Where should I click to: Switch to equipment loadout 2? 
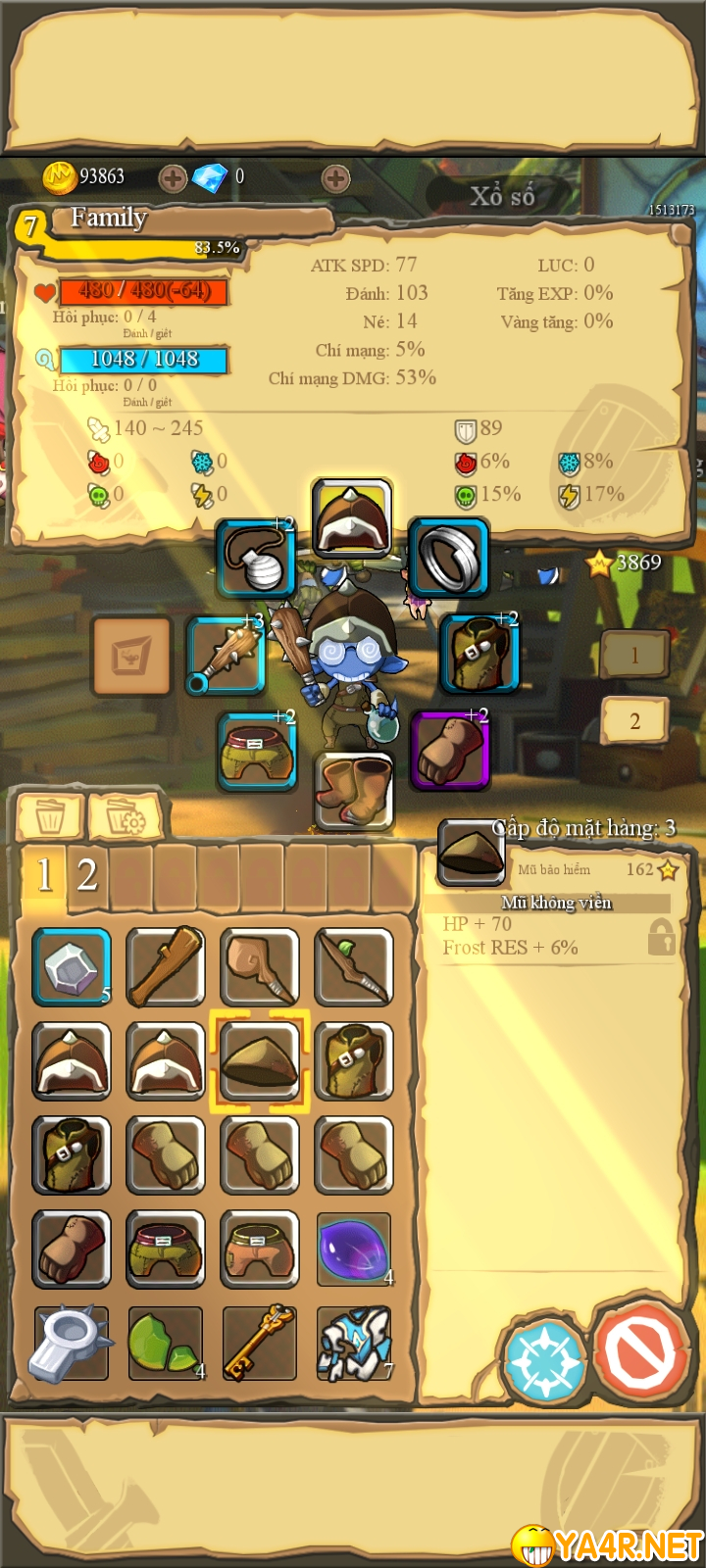pos(634,722)
